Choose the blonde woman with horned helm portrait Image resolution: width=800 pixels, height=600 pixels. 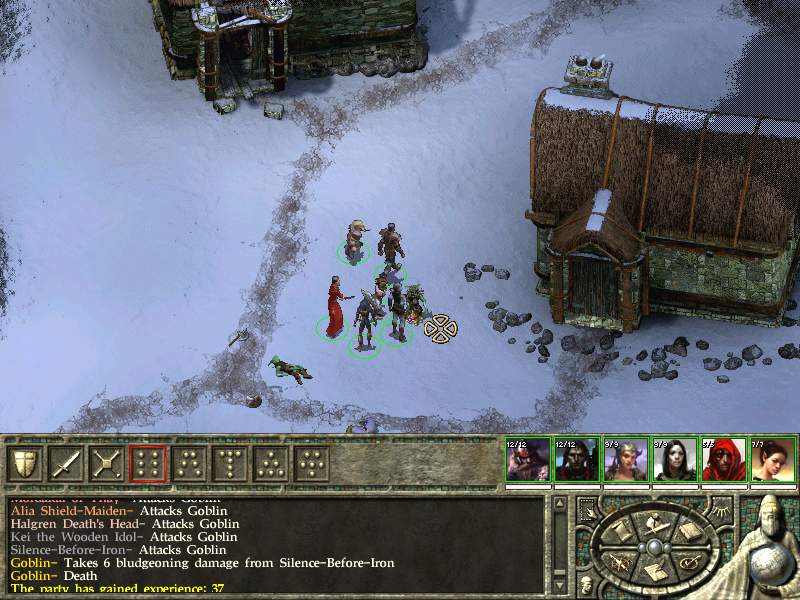624,461
